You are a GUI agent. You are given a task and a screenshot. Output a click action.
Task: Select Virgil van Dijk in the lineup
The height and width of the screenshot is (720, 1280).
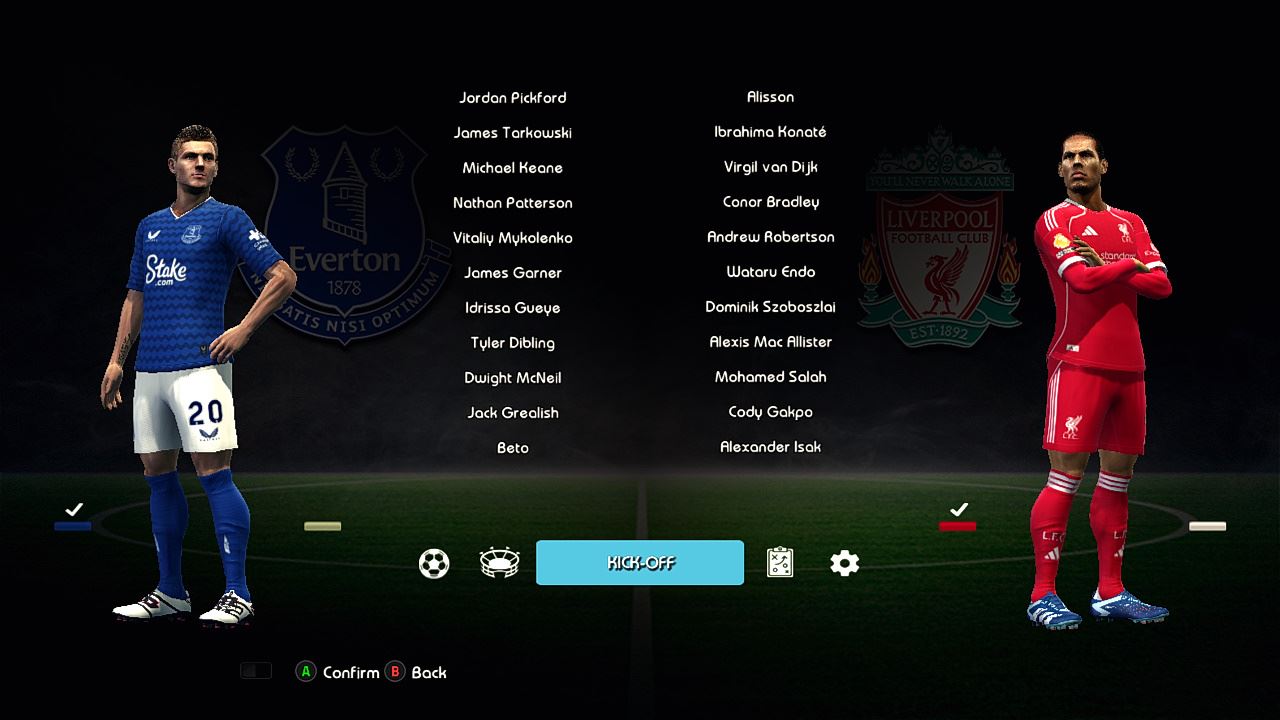click(770, 167)
